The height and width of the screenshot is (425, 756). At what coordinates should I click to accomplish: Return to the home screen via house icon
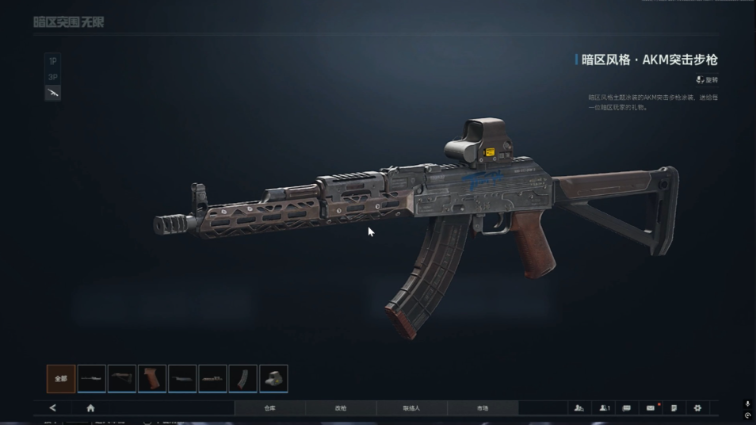click(x=90, y=408)
